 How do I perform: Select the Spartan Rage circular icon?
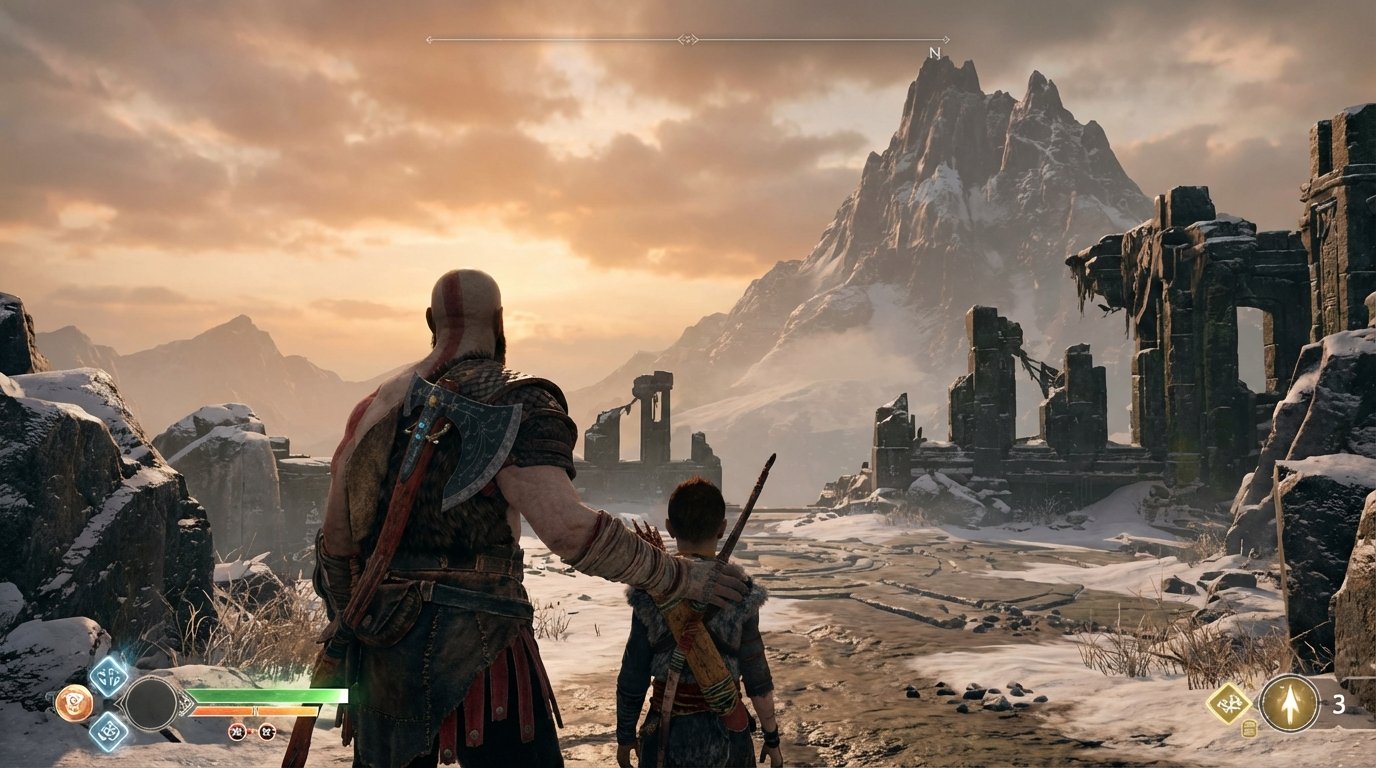[x=73, y=705]
